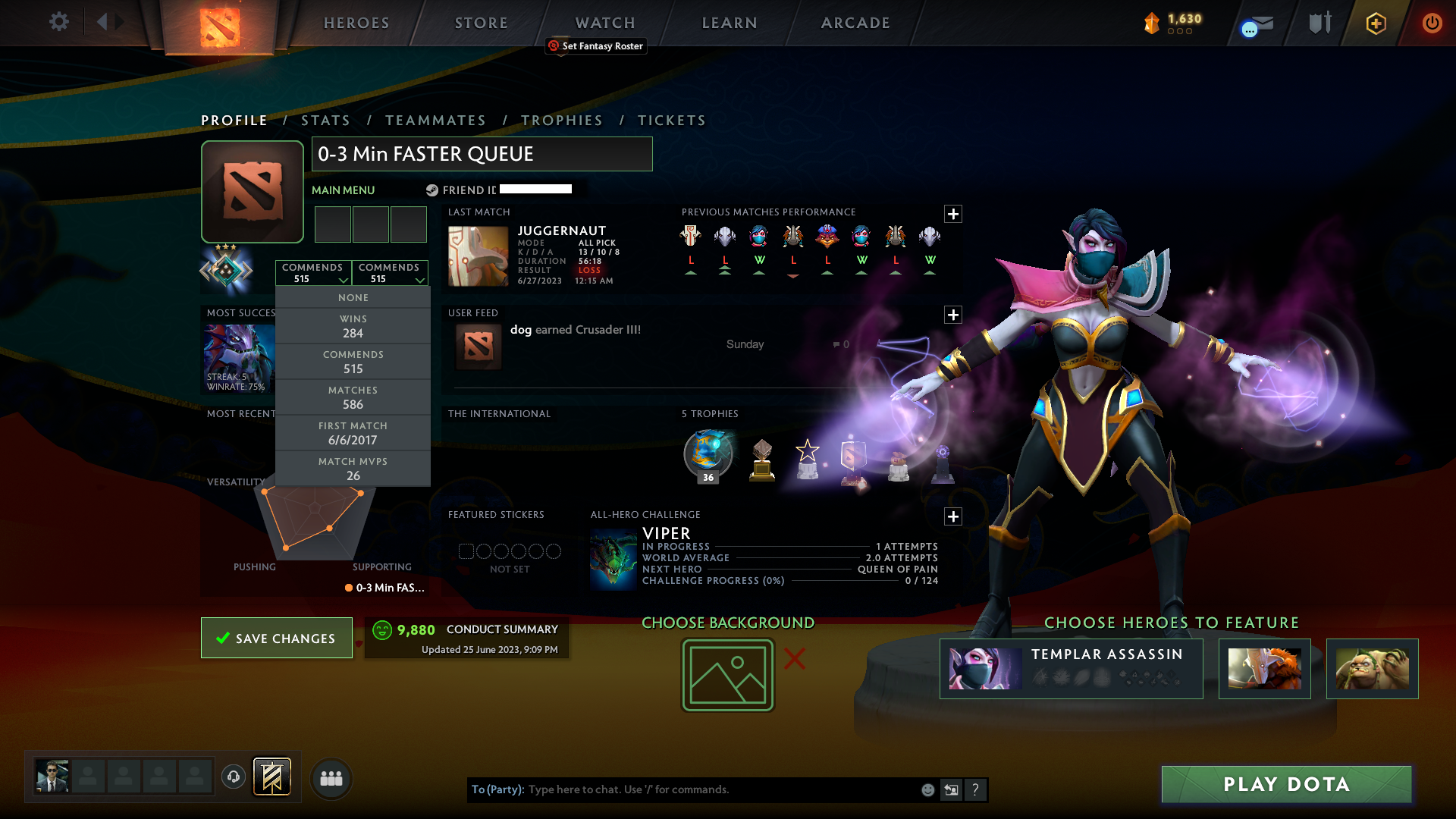Select NONE in the stat list
The height and width of the screenshot is (819, 1456).
[x=353, y=297]
